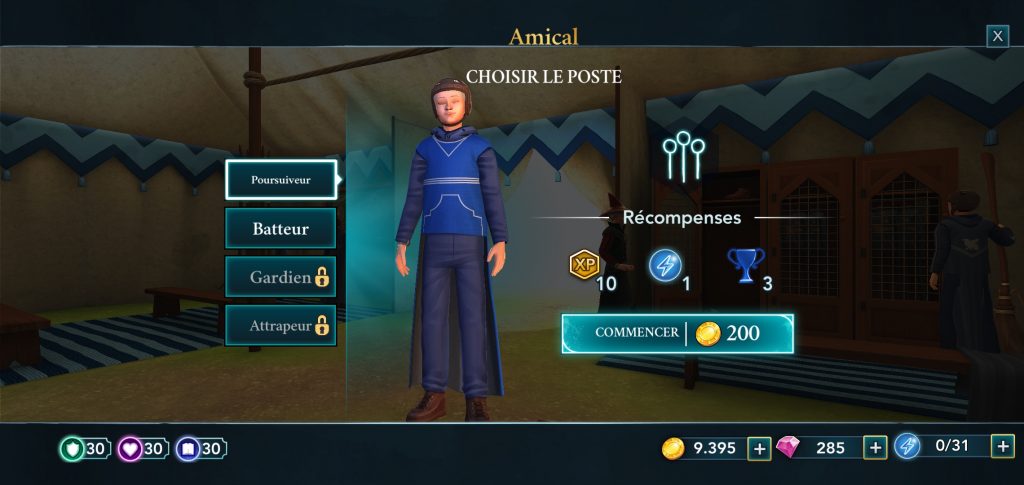The image size is (1024, 485).
Task: Refill energy with the plus button
Action: click(1002, 446)
